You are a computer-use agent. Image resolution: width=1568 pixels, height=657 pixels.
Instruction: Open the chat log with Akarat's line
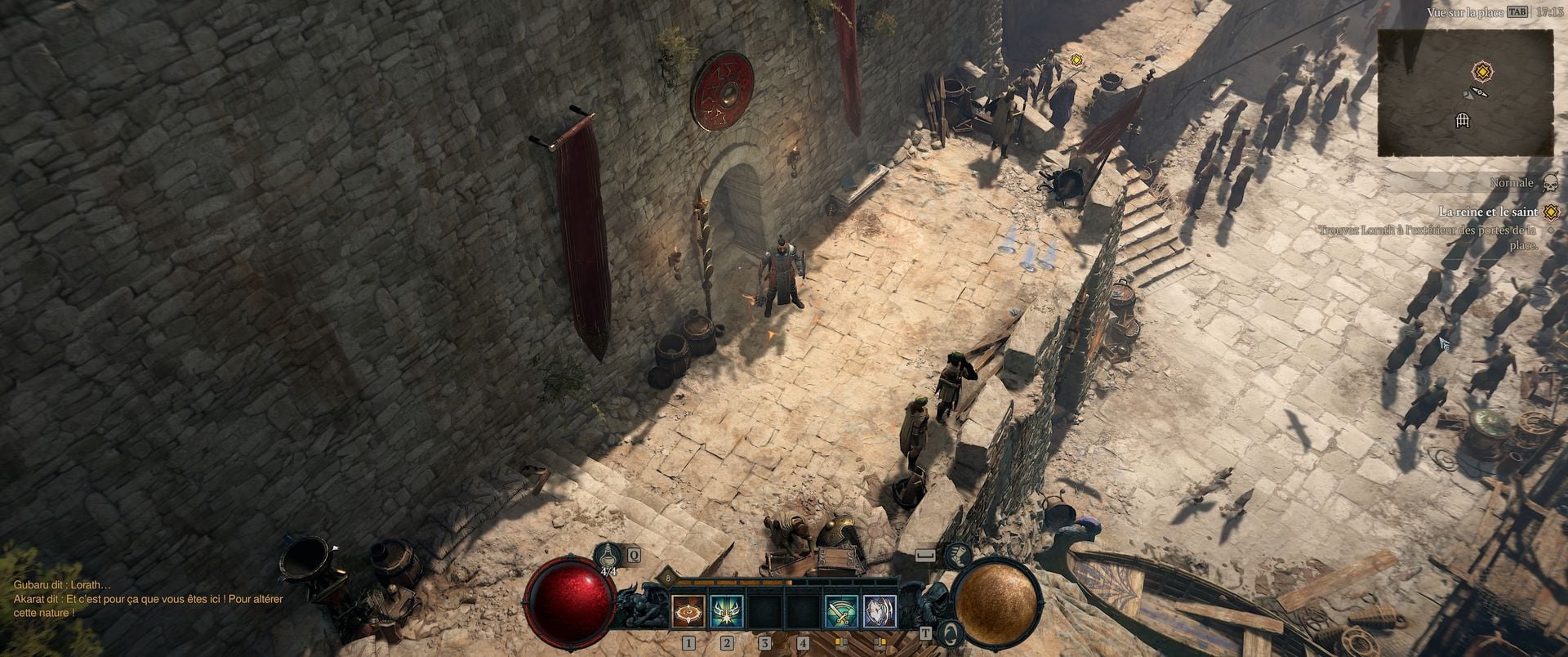149,606
